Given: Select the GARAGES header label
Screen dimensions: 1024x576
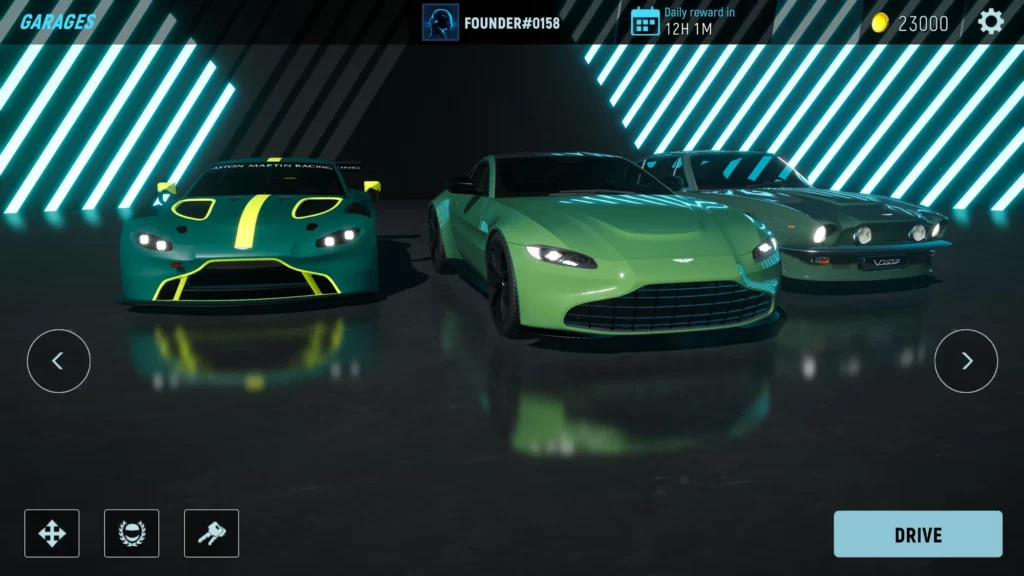Looking at the screenshot, I should tap(58, 22).
